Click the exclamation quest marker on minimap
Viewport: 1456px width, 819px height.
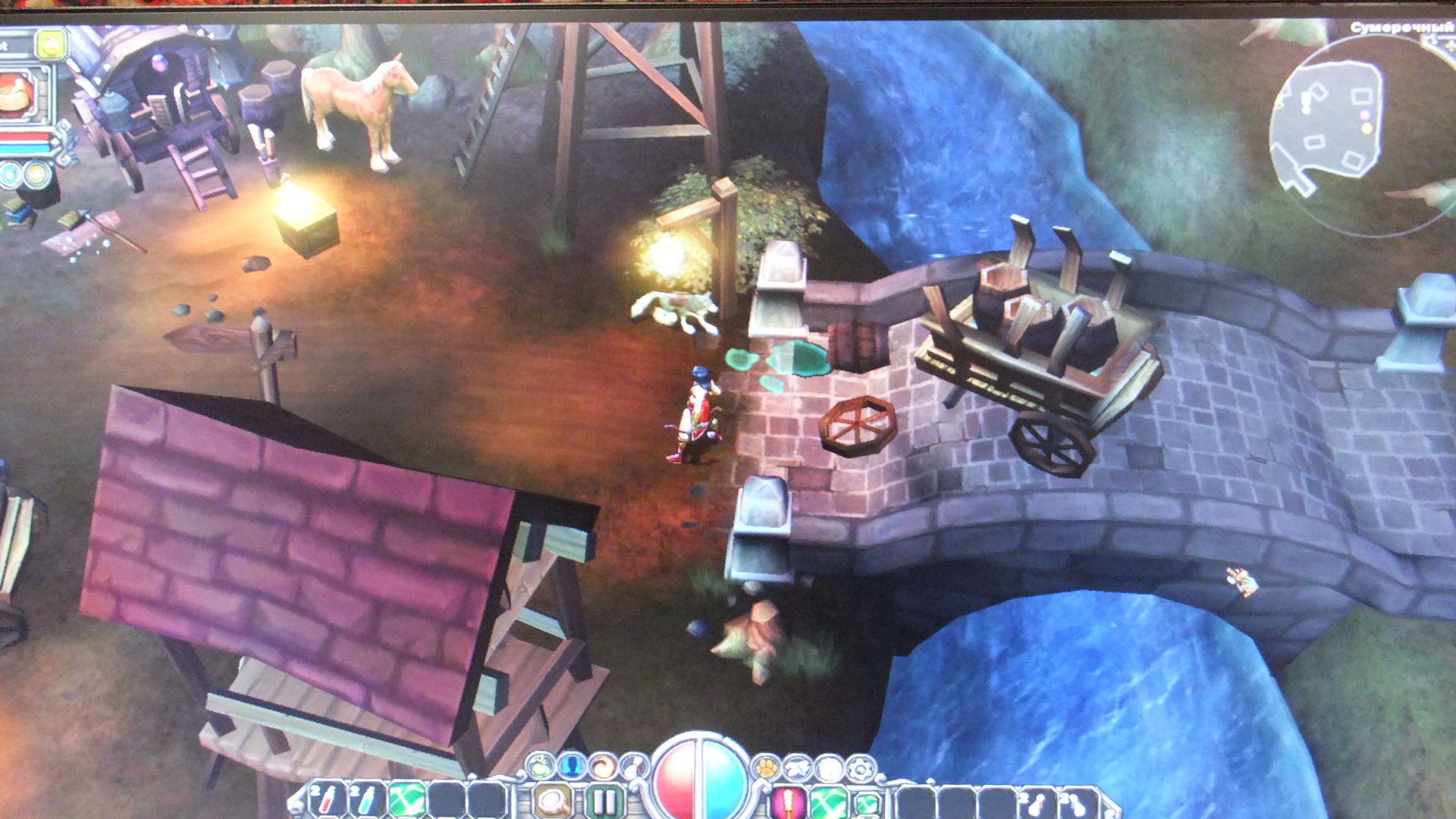pyautogui.click(x=1306, y=102)
